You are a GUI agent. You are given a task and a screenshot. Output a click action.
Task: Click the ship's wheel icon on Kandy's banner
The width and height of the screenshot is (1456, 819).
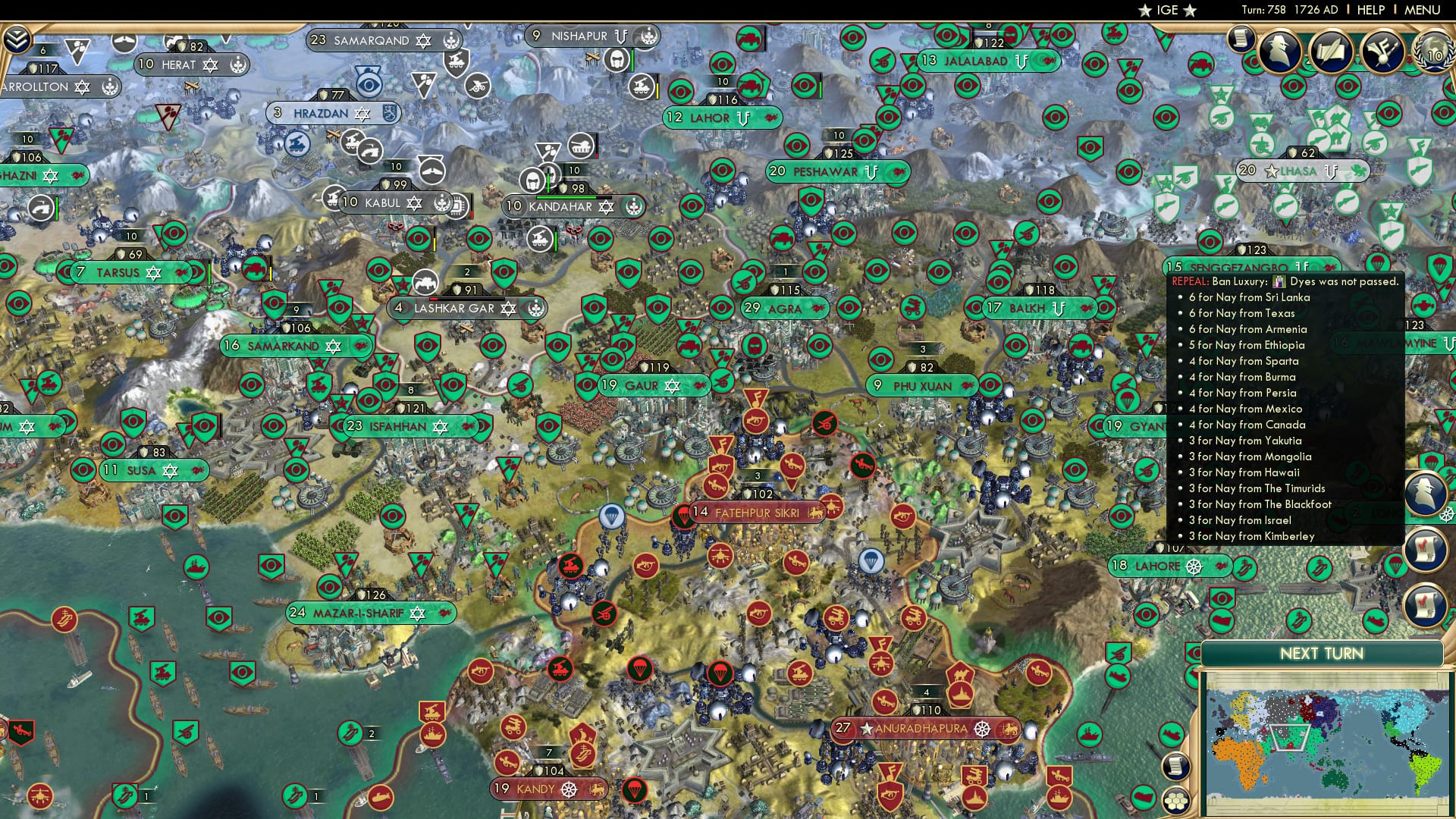coord(569,789)
